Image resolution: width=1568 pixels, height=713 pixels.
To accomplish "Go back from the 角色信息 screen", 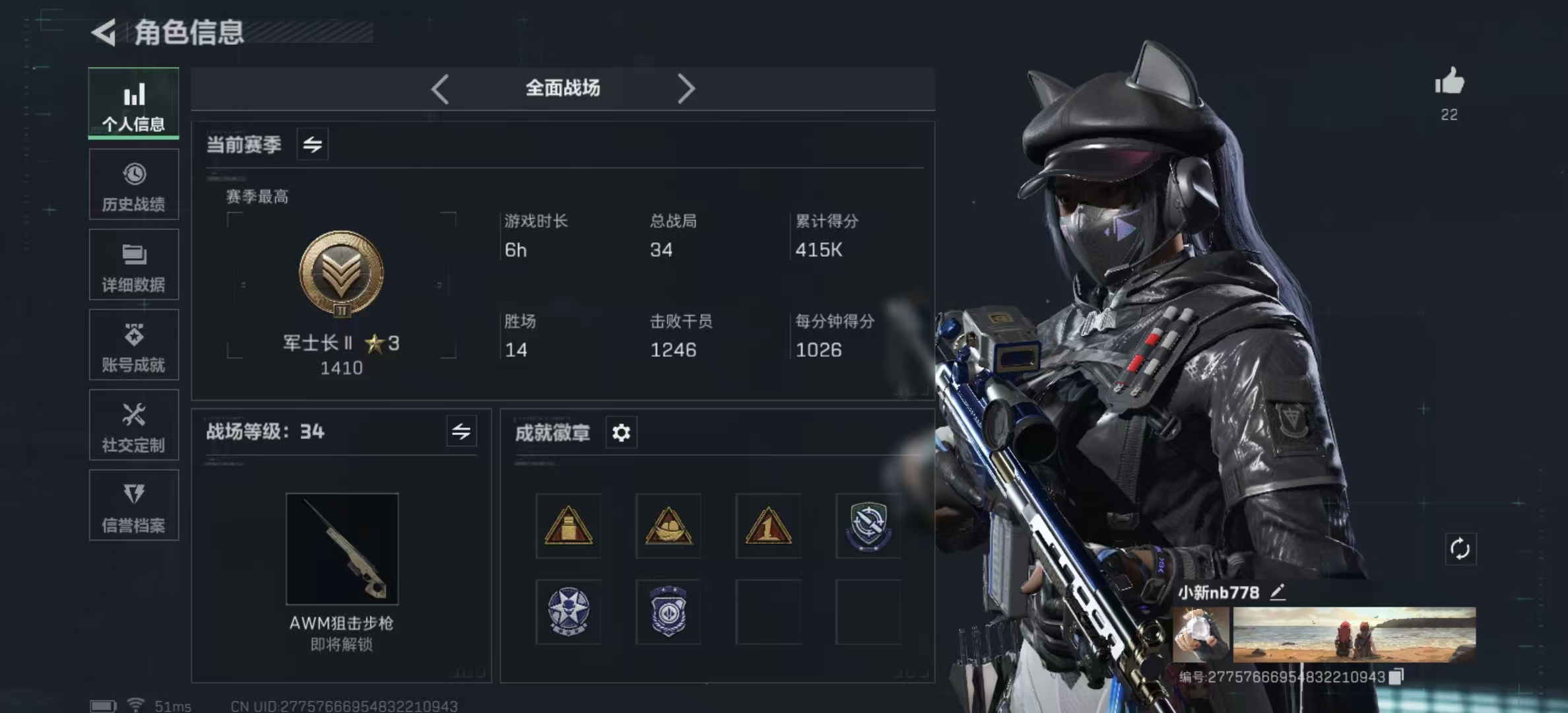I will (104, 32).
